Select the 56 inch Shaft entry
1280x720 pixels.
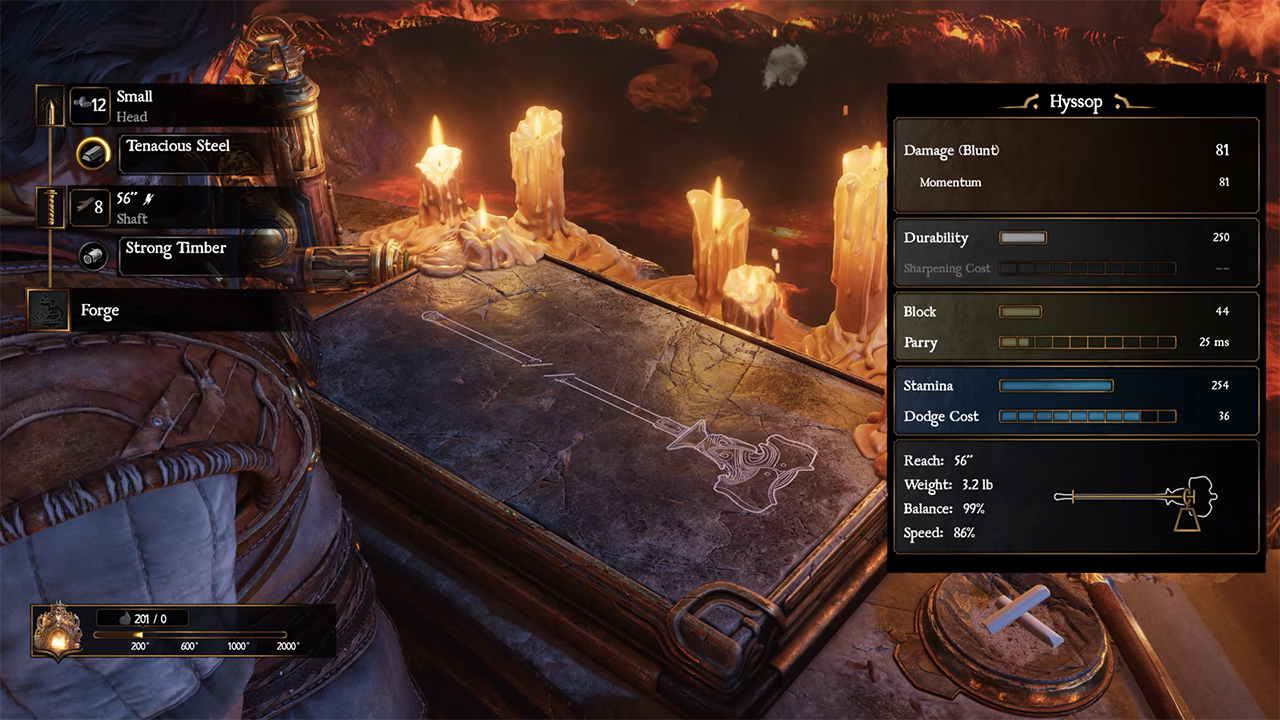pos(140,208)
